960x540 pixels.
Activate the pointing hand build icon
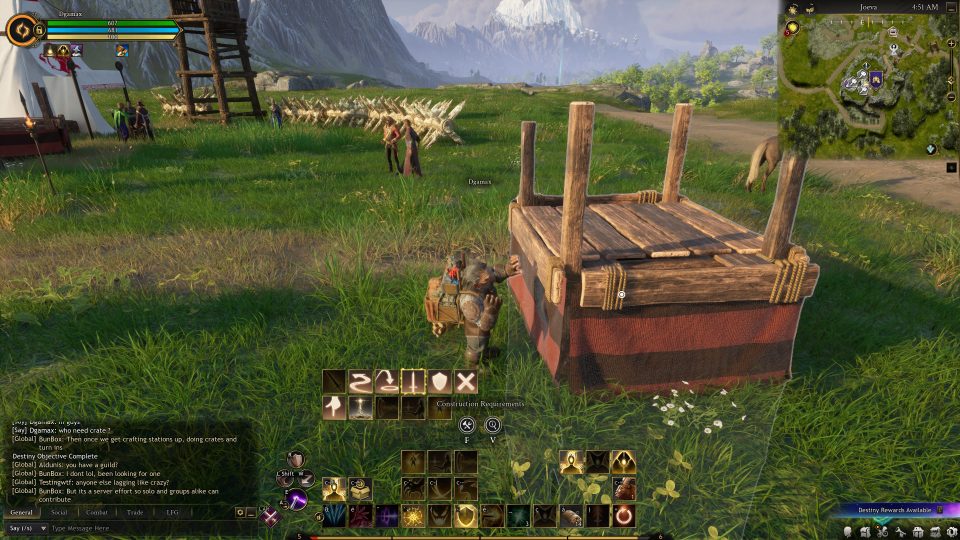[334, 407]
